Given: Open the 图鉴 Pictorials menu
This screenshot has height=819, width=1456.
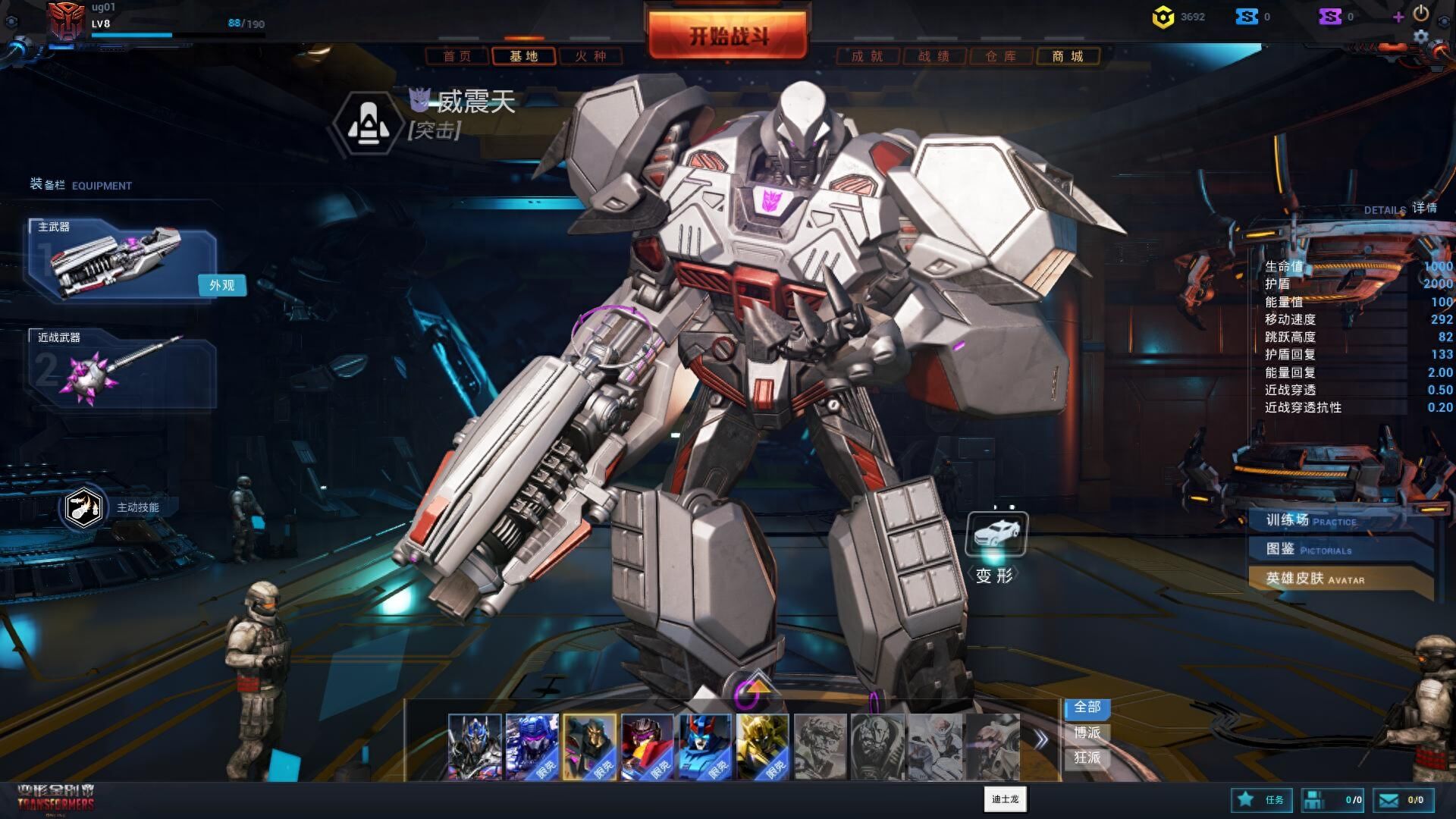Looking at the screenshot, I should point(1319,549).
